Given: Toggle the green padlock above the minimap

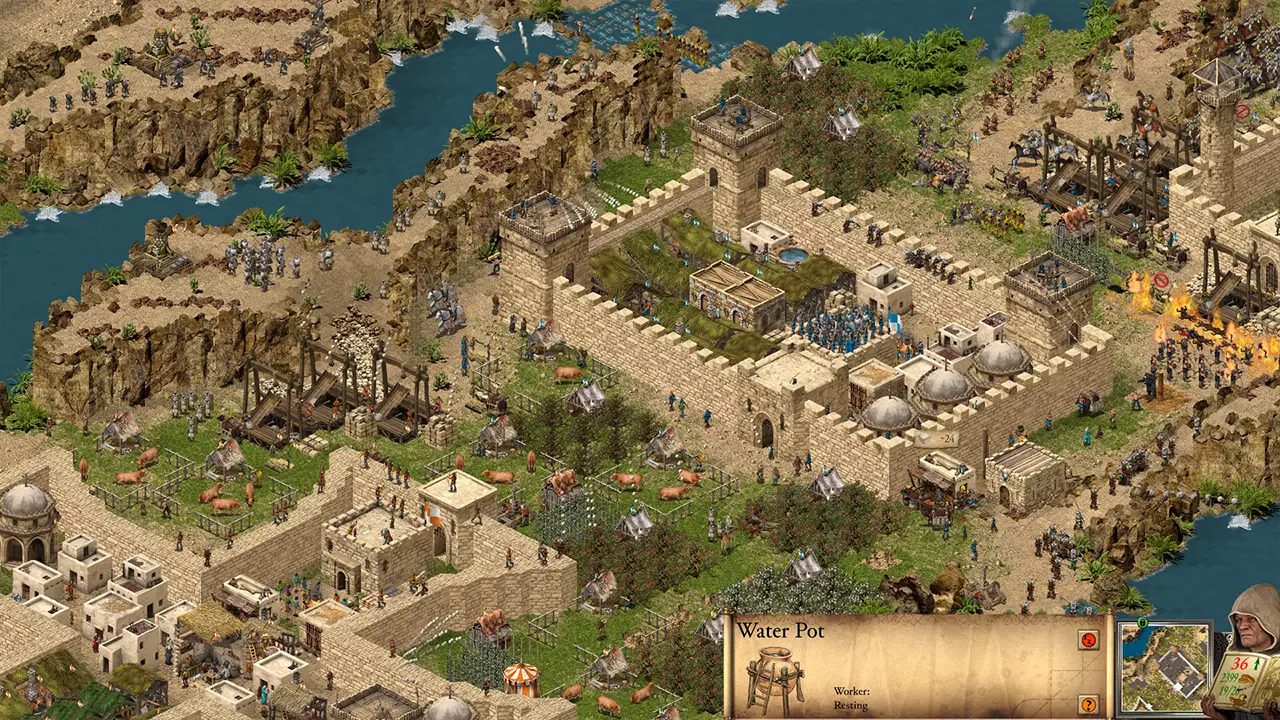Looking at the screenshot, I should click(x=1142, y=622).
